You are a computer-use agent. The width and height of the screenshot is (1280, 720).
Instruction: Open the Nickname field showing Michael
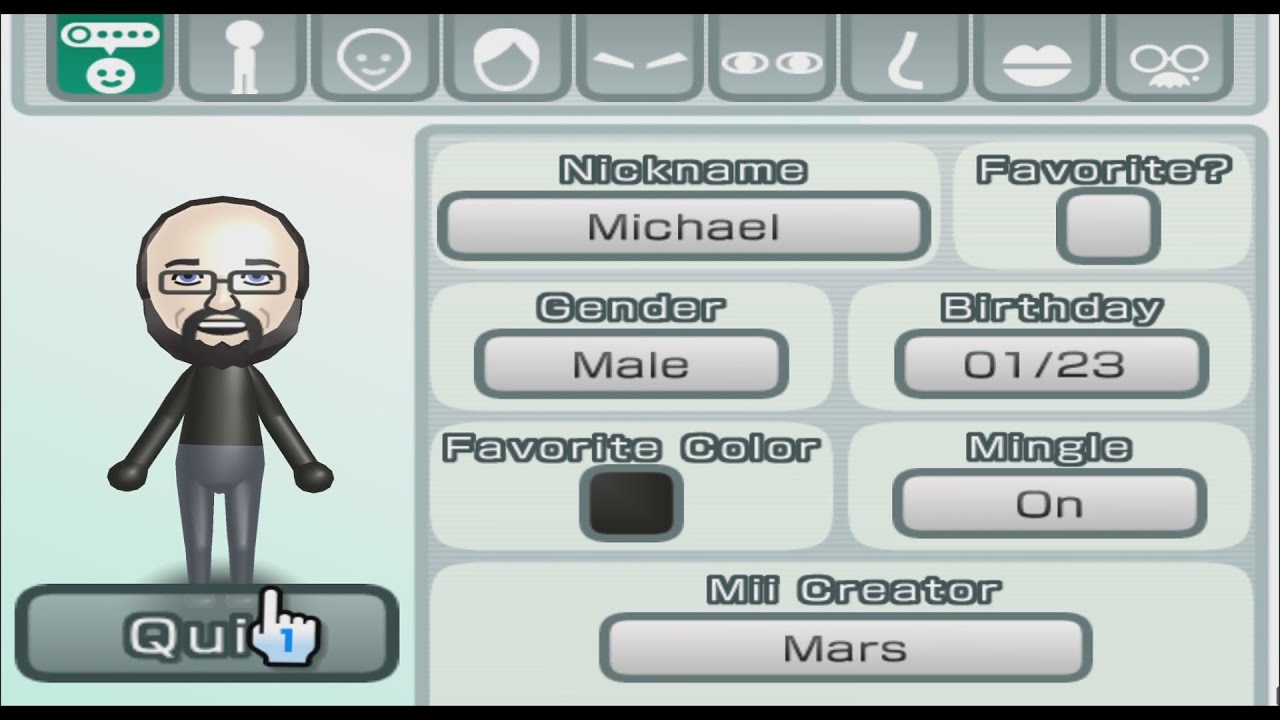pos(684,226)
